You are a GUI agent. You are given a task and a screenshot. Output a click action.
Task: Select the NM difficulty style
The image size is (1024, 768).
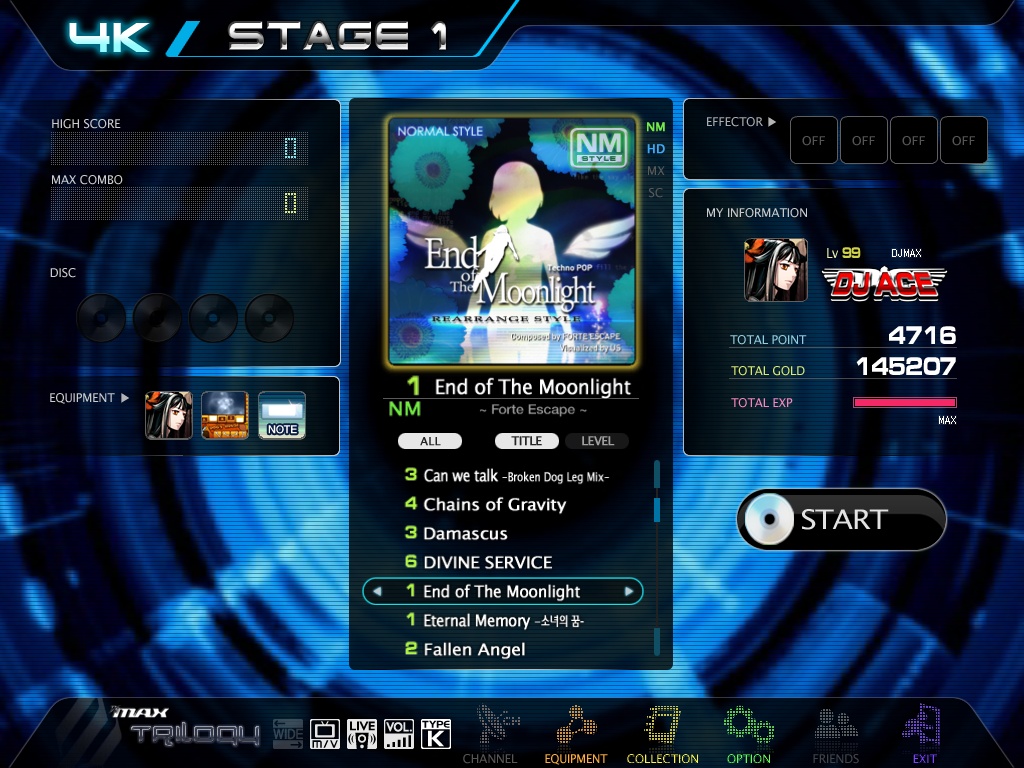[x=656, y=127]
